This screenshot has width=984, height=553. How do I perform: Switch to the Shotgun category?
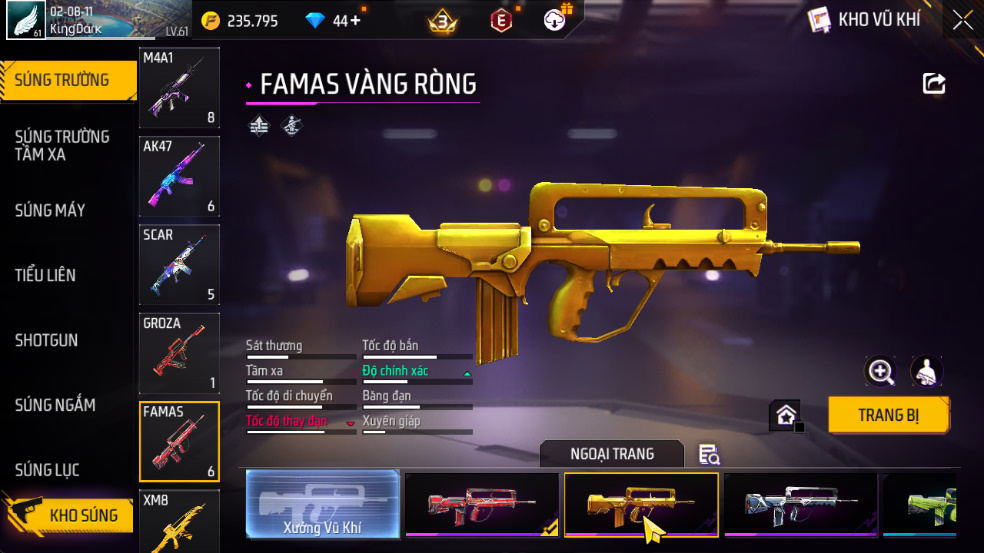46,340
